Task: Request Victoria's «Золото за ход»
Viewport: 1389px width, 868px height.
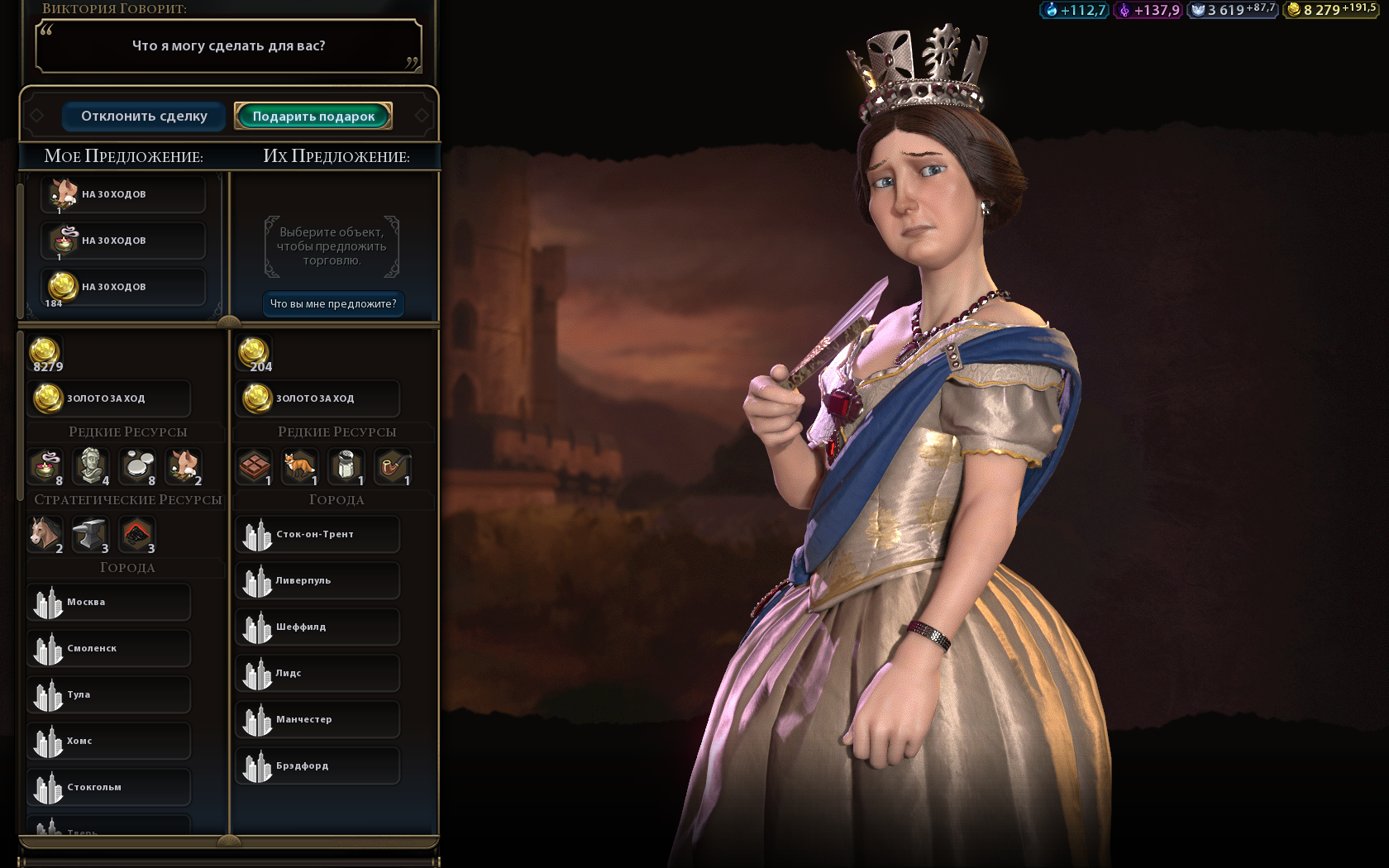Action: pos(317,398)
